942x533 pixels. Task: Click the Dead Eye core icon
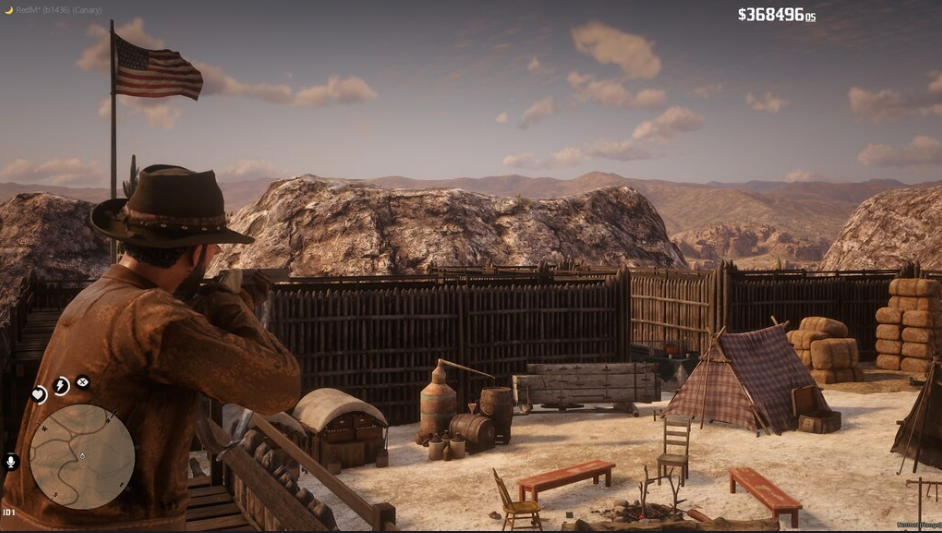[82, 382]
